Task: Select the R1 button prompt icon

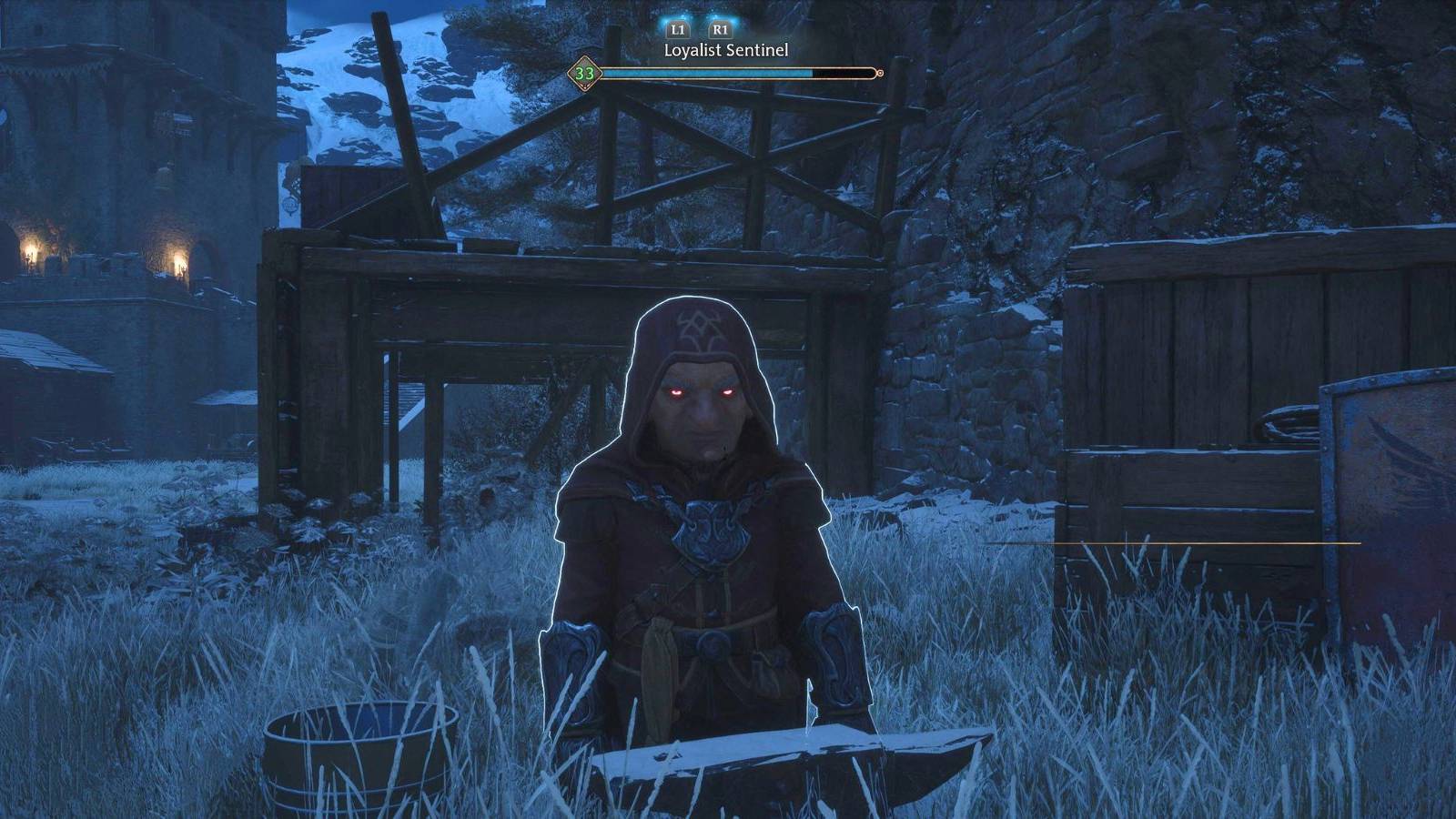Action: coord(719,30)
